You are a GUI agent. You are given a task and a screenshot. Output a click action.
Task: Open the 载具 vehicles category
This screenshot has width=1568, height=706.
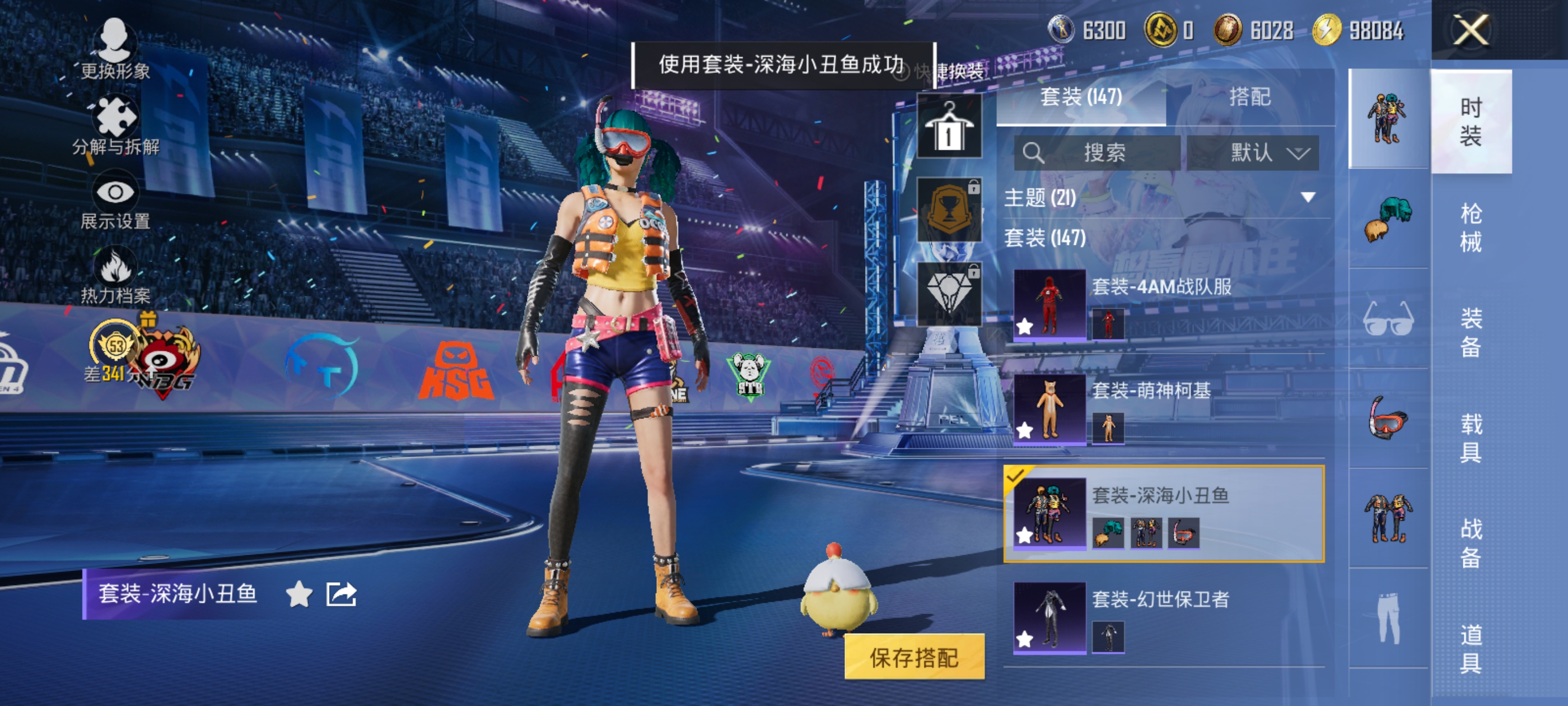click(x=1471, y=438)
